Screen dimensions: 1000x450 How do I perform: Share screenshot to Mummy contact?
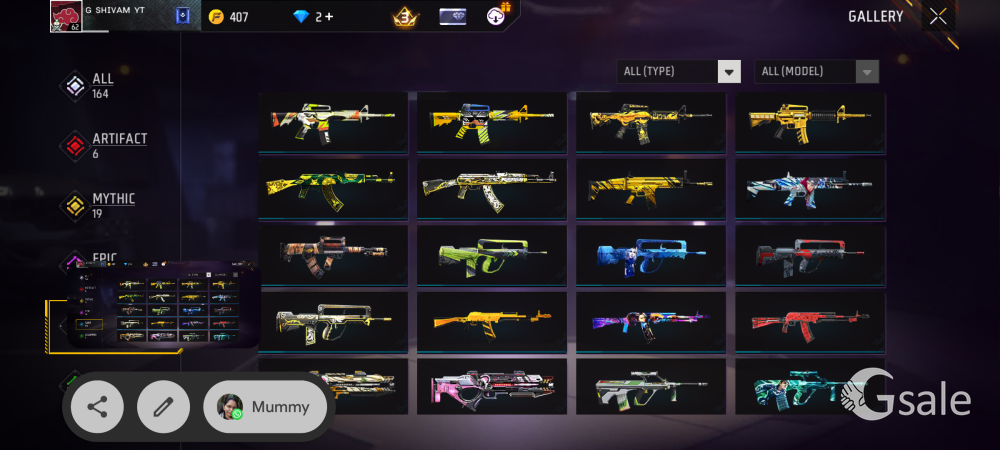tap(265, 407)
